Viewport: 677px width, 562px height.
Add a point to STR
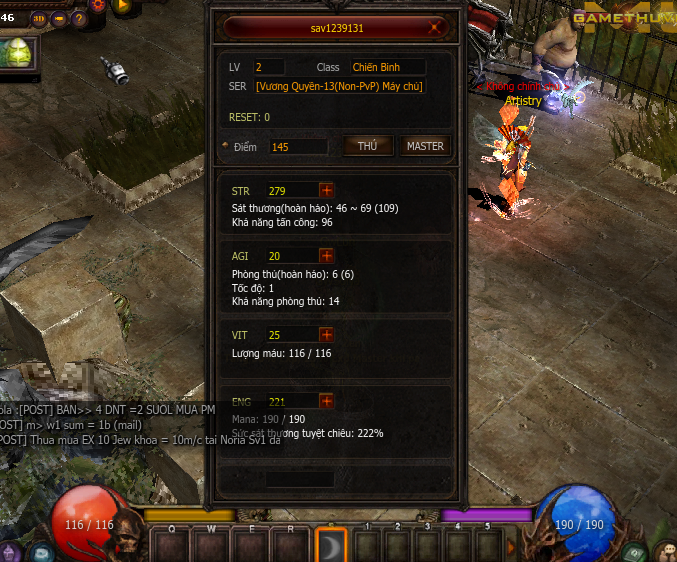click(326, 190)
